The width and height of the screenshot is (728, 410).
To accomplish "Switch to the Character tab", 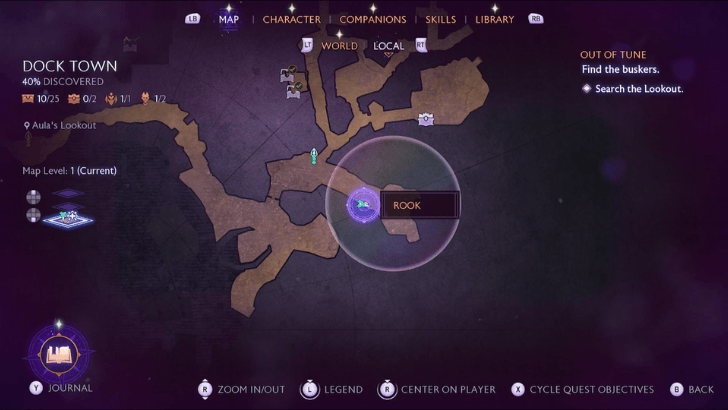I will tap(291, 19).
